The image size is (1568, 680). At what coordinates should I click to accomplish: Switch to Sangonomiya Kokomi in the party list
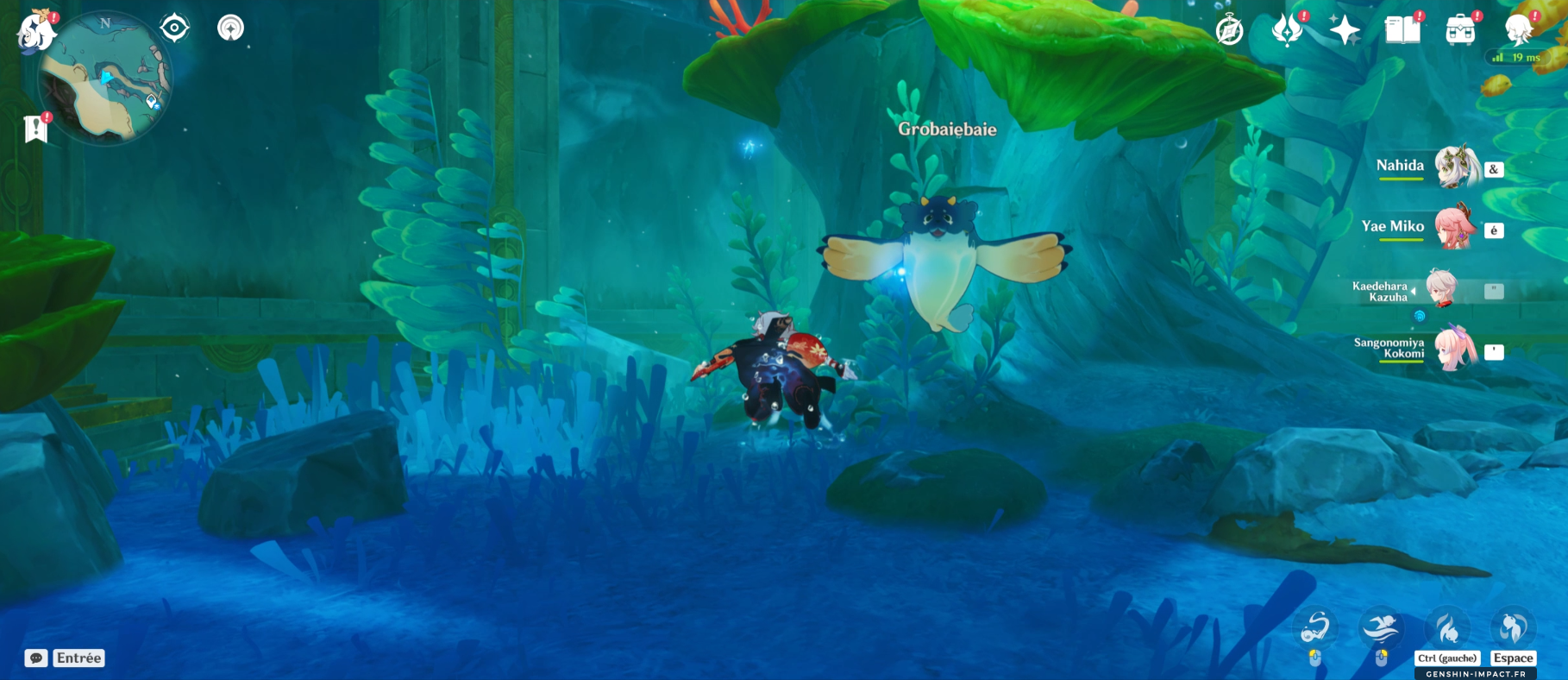(x=1455, y=348)
